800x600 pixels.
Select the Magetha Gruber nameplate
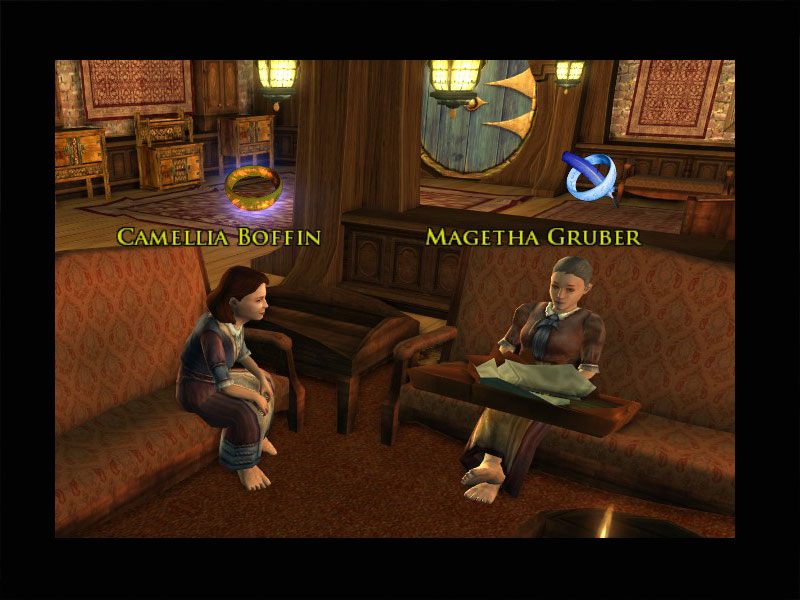tap(533, 237)
